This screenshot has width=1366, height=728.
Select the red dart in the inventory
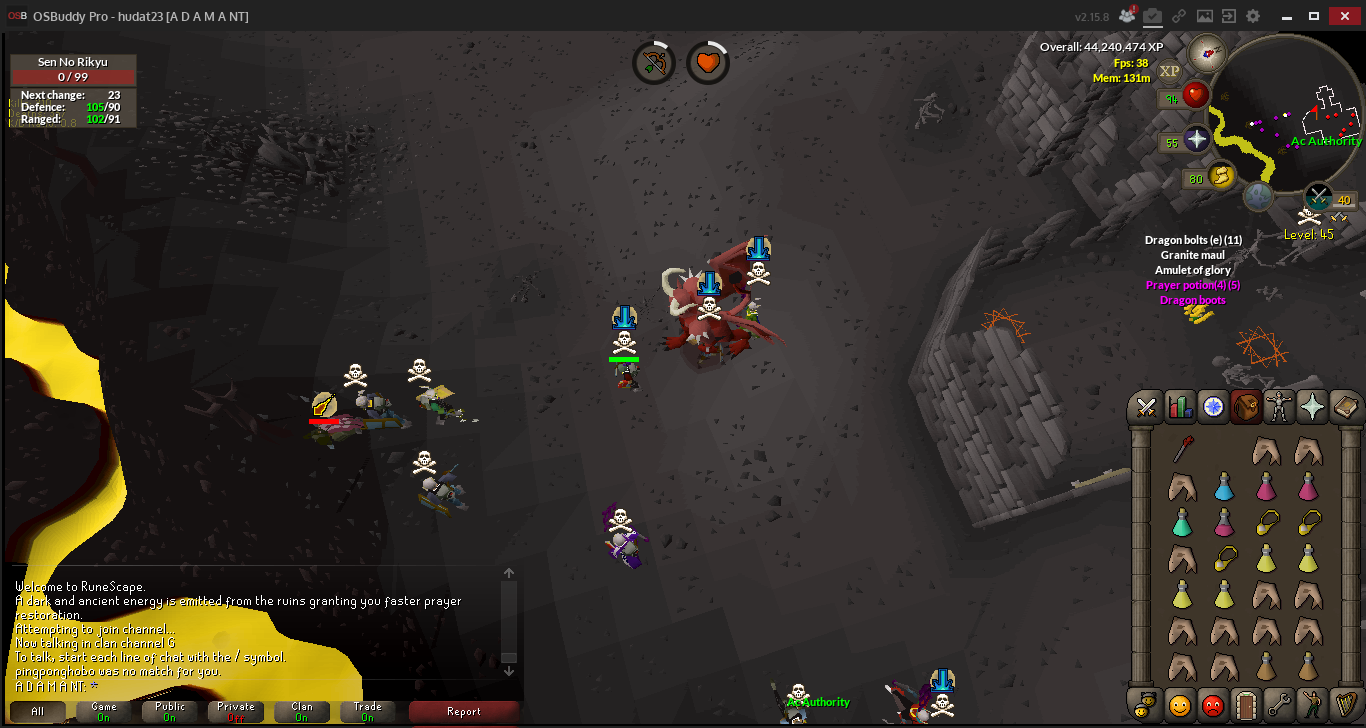[1181, 452]
